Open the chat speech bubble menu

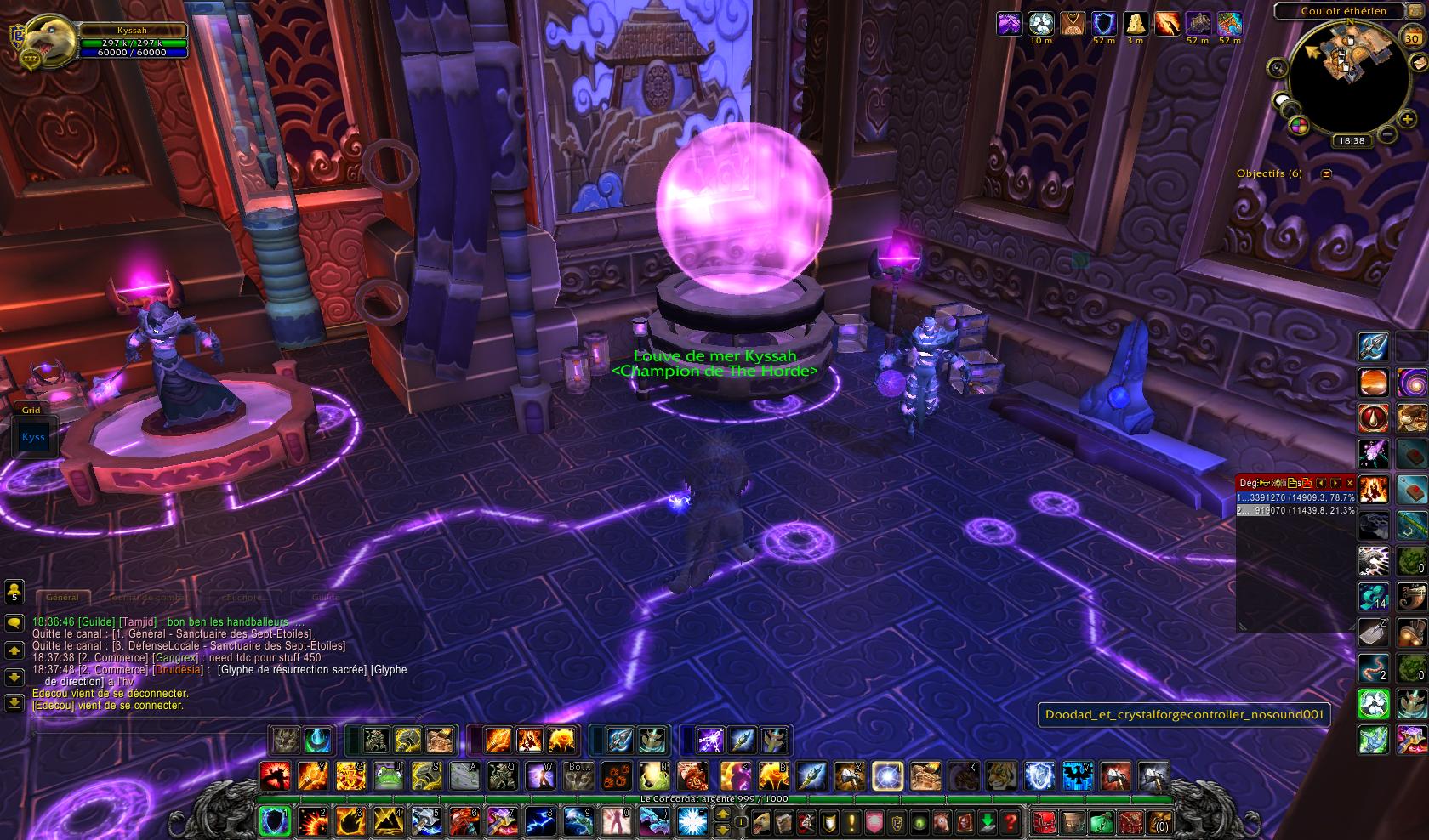tap(14, 623)
